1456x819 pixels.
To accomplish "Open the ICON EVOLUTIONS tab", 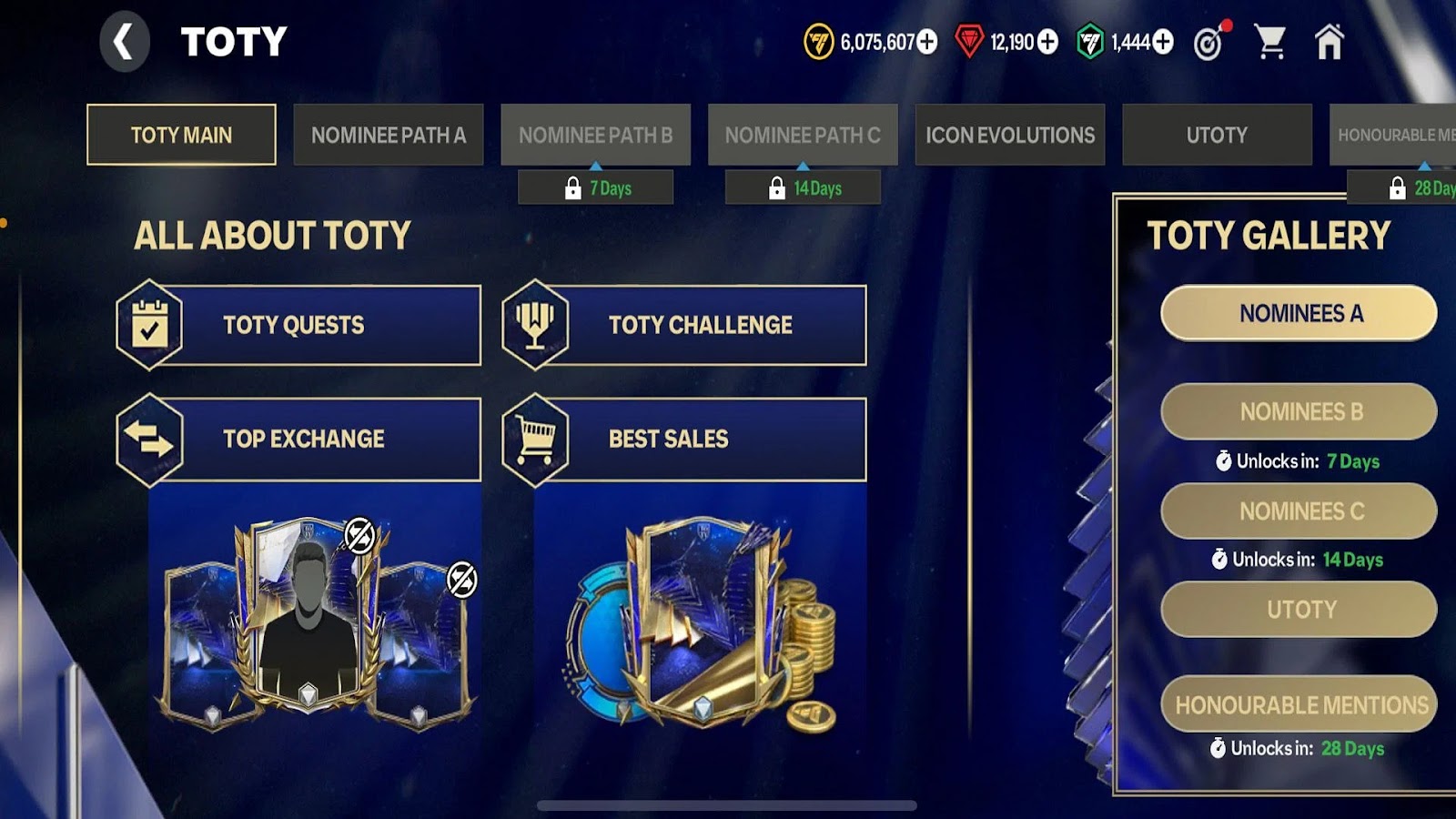I will point(1009,135).
